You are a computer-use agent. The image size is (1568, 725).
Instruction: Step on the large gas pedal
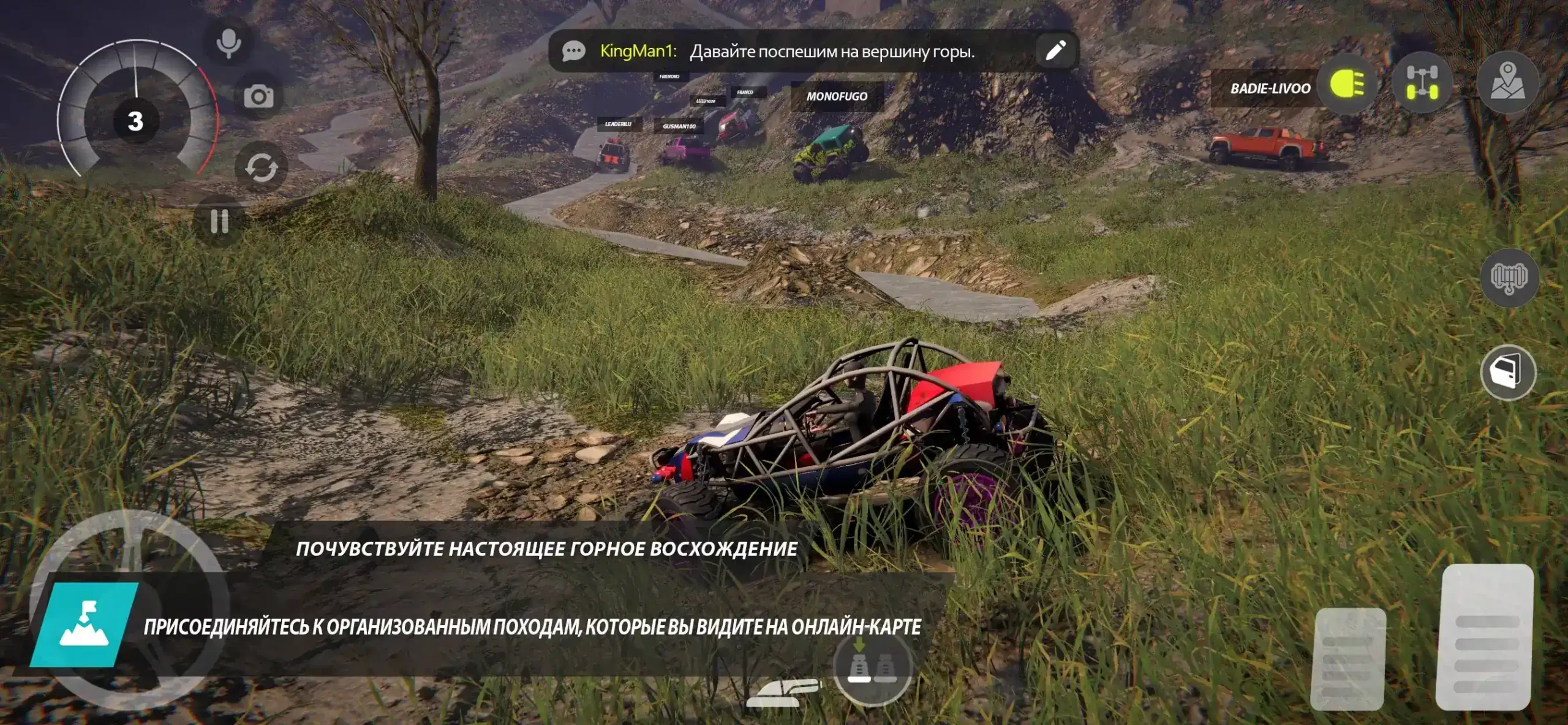[x=1487, y=637]
